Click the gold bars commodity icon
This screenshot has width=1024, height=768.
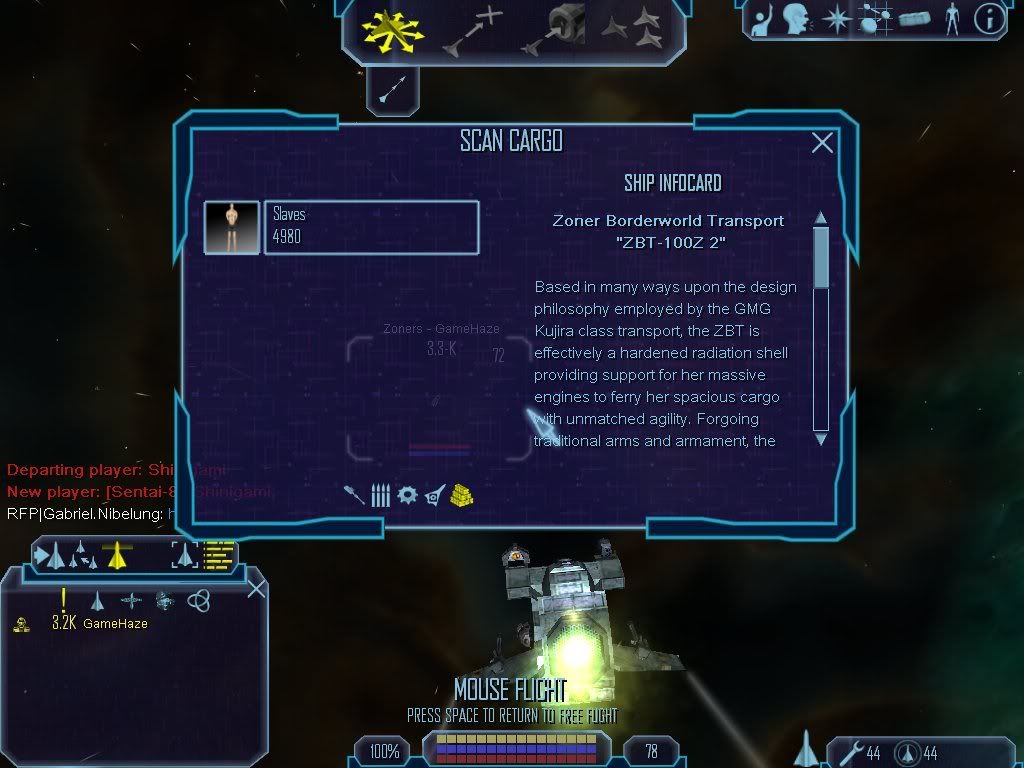coord(461,494)
